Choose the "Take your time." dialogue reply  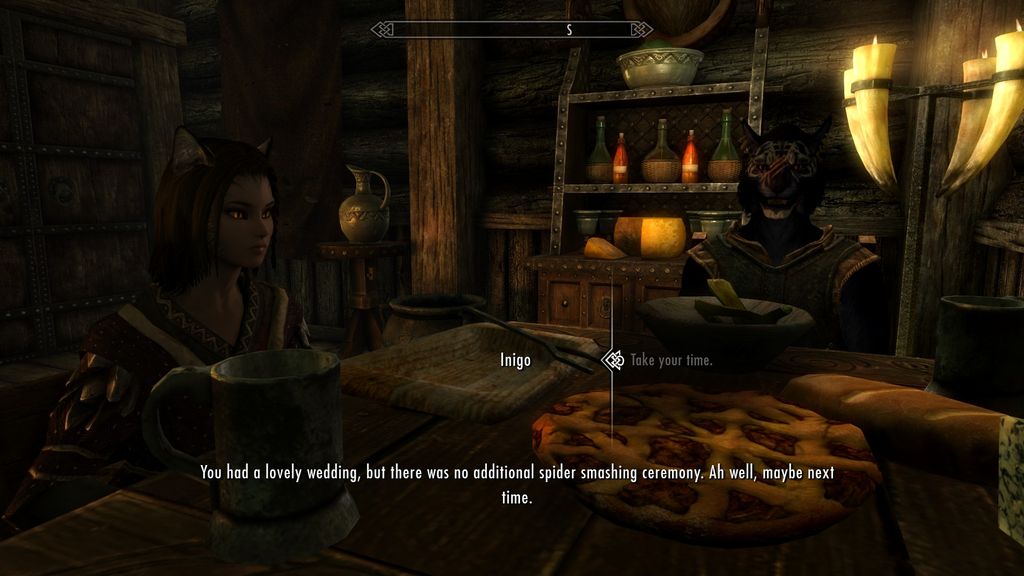671,360
